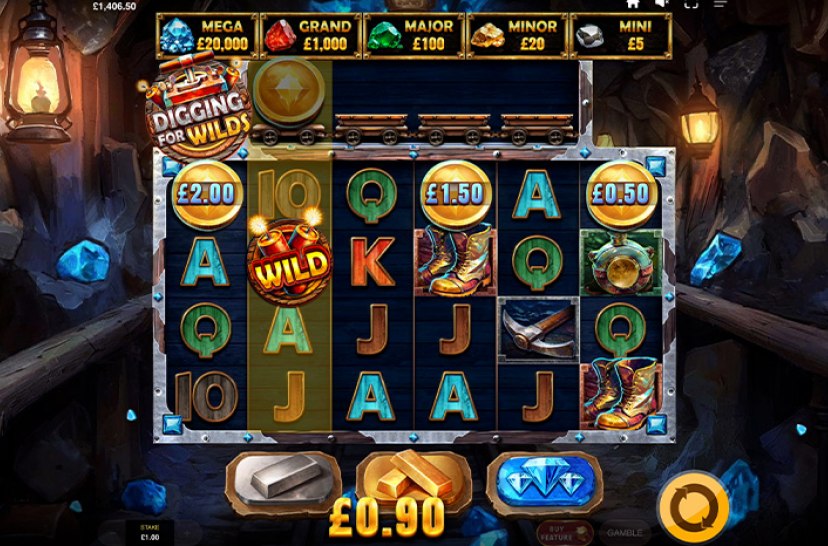Toggle the sound speaker icon

coord(660,4)
